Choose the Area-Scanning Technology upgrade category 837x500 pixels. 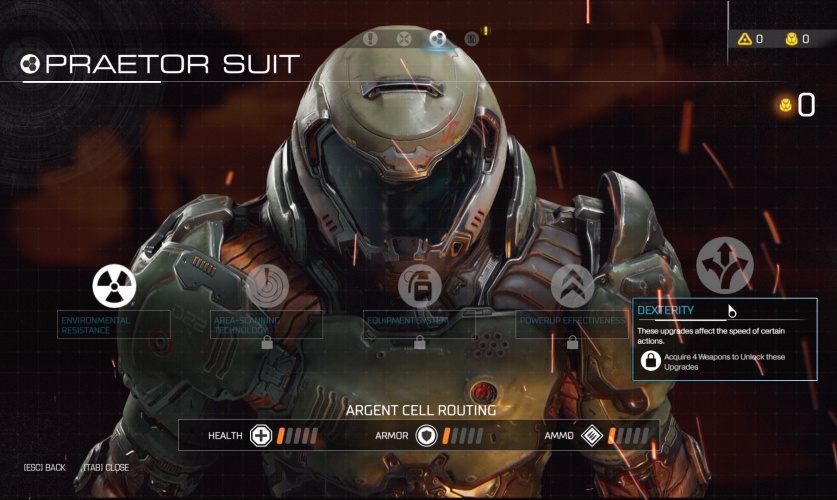click(x=267, y=286)
